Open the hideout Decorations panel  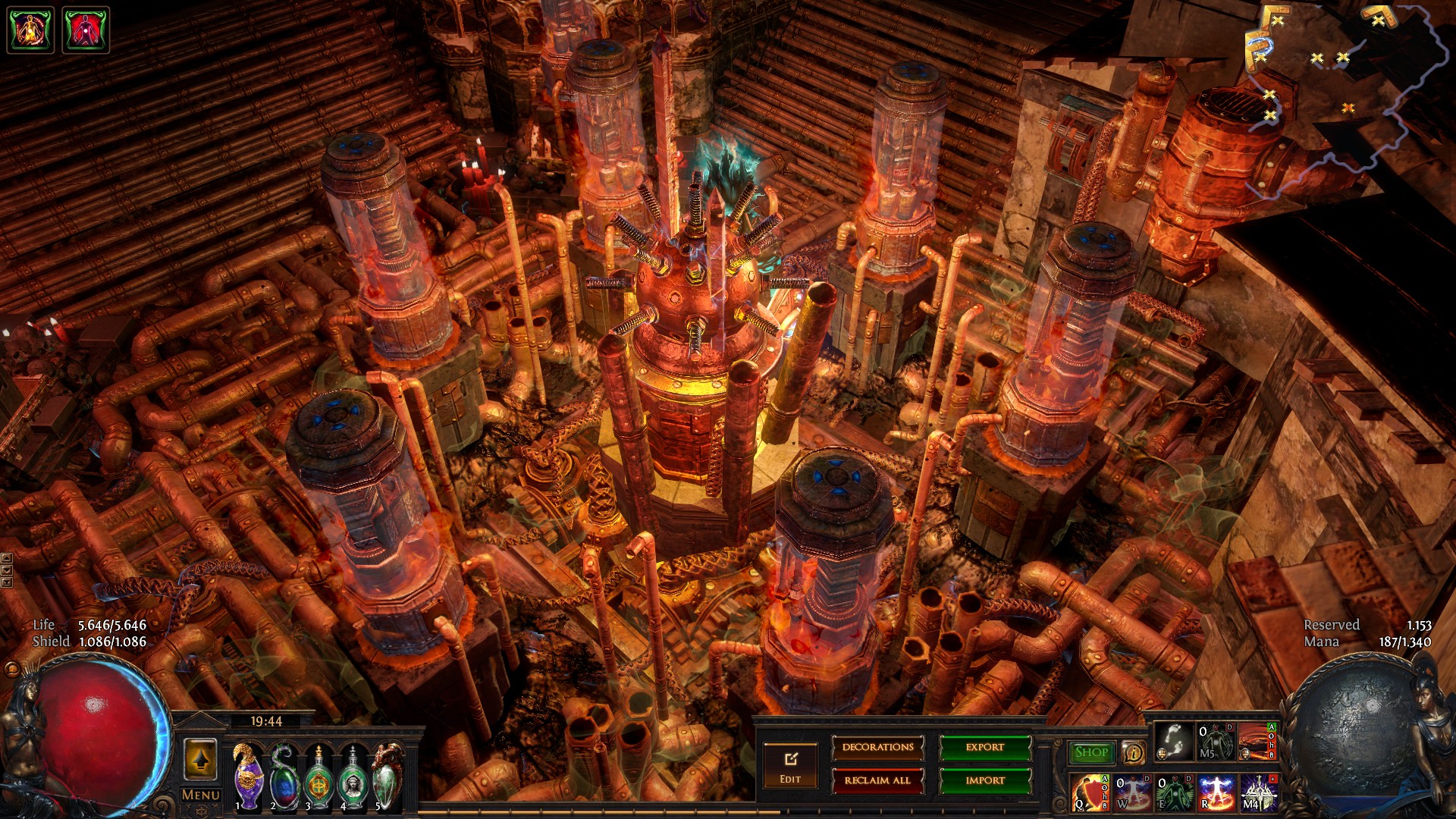click(x=877, y=748)
